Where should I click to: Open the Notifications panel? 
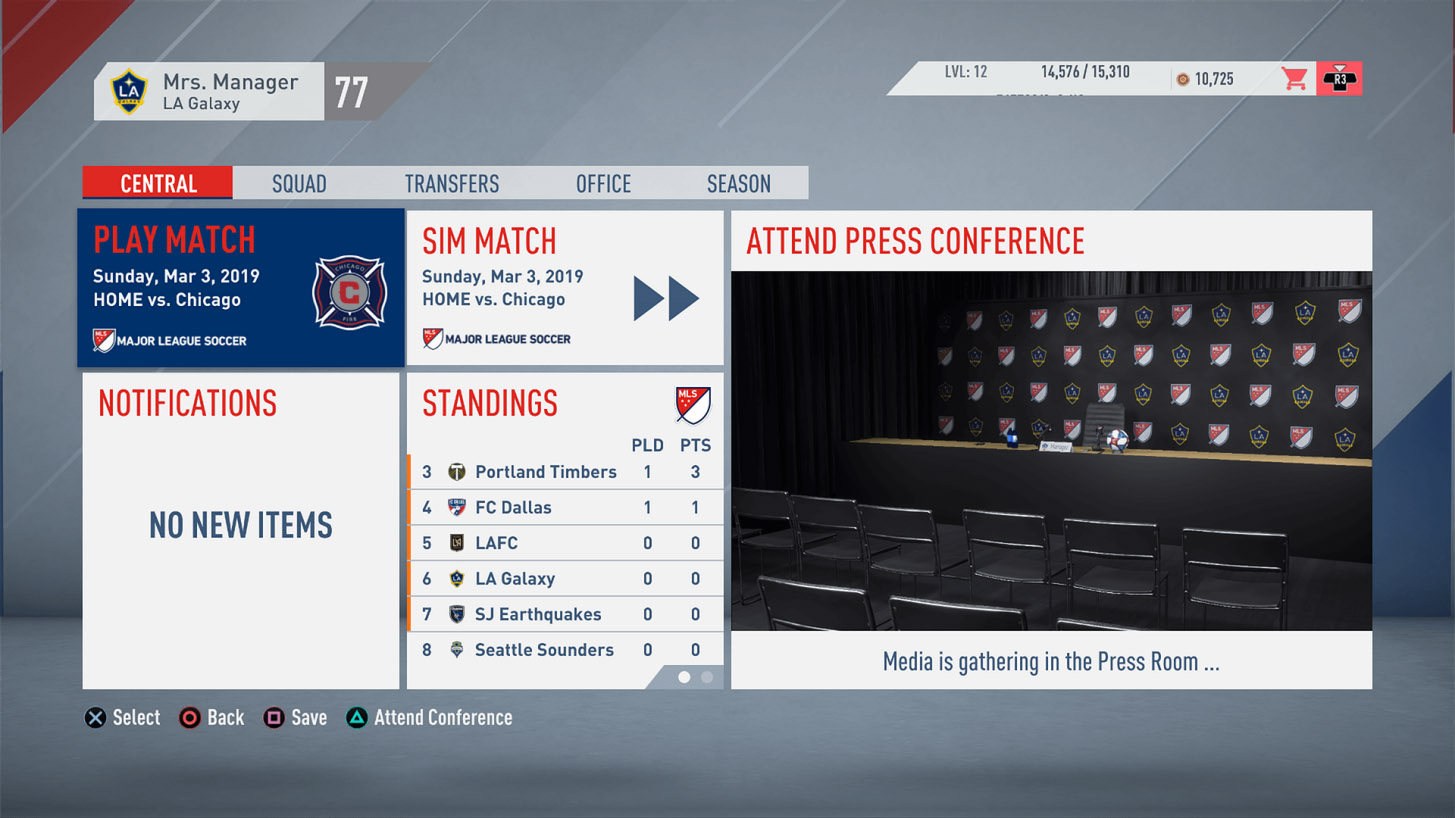coord(240,530)
